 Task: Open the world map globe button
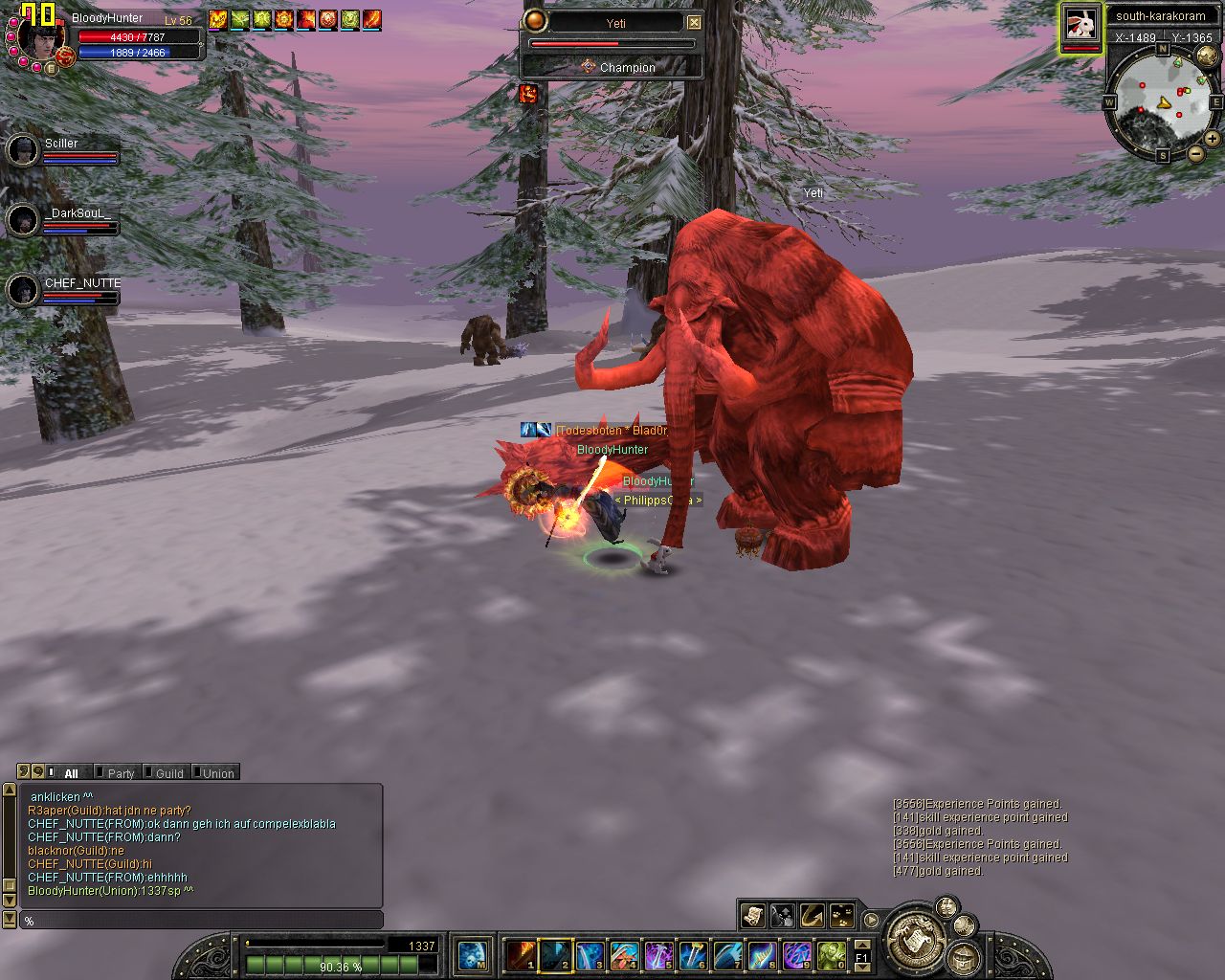click(x=1207, y=55)
